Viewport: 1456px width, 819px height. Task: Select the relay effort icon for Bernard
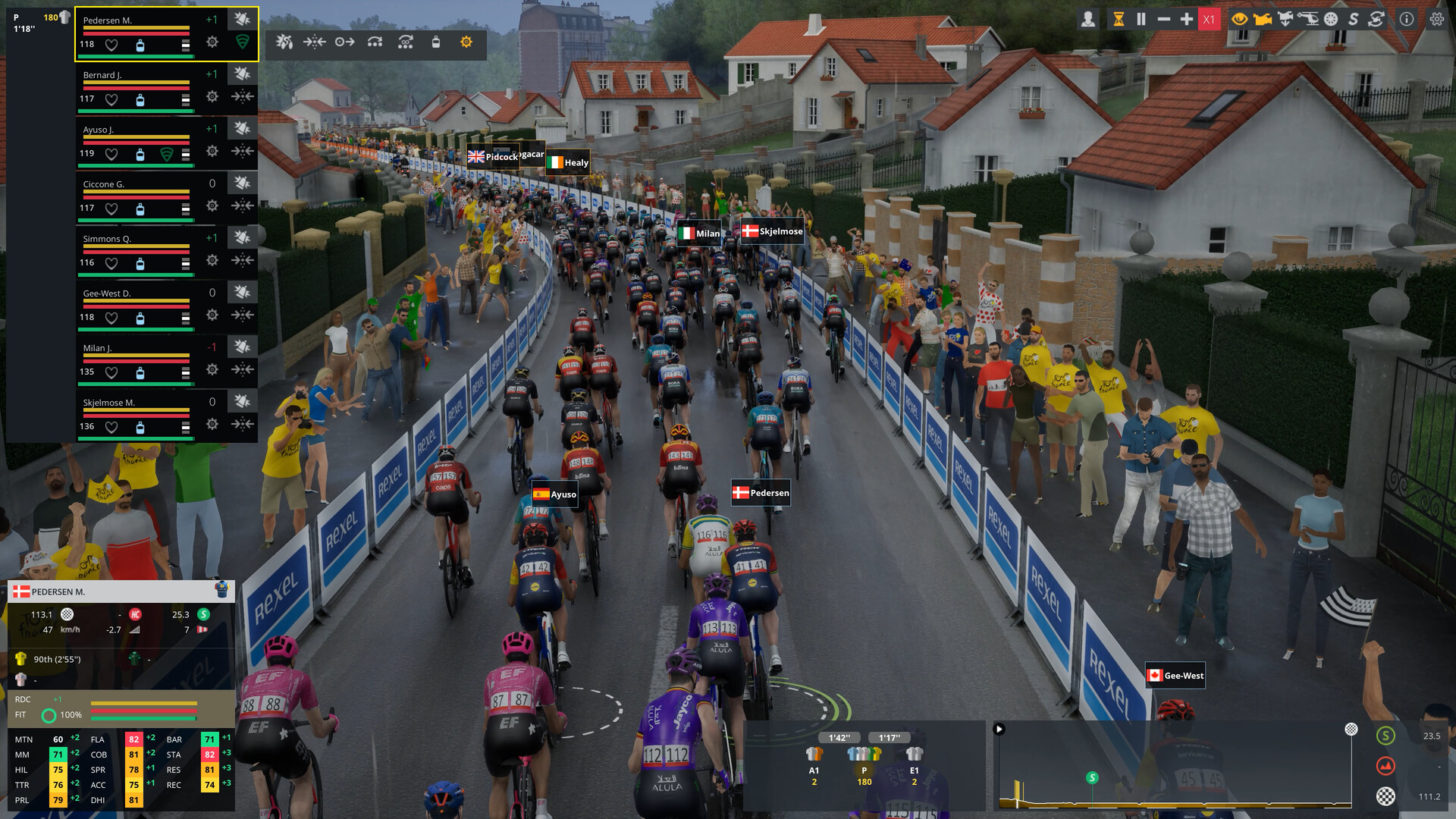(241, 97)
